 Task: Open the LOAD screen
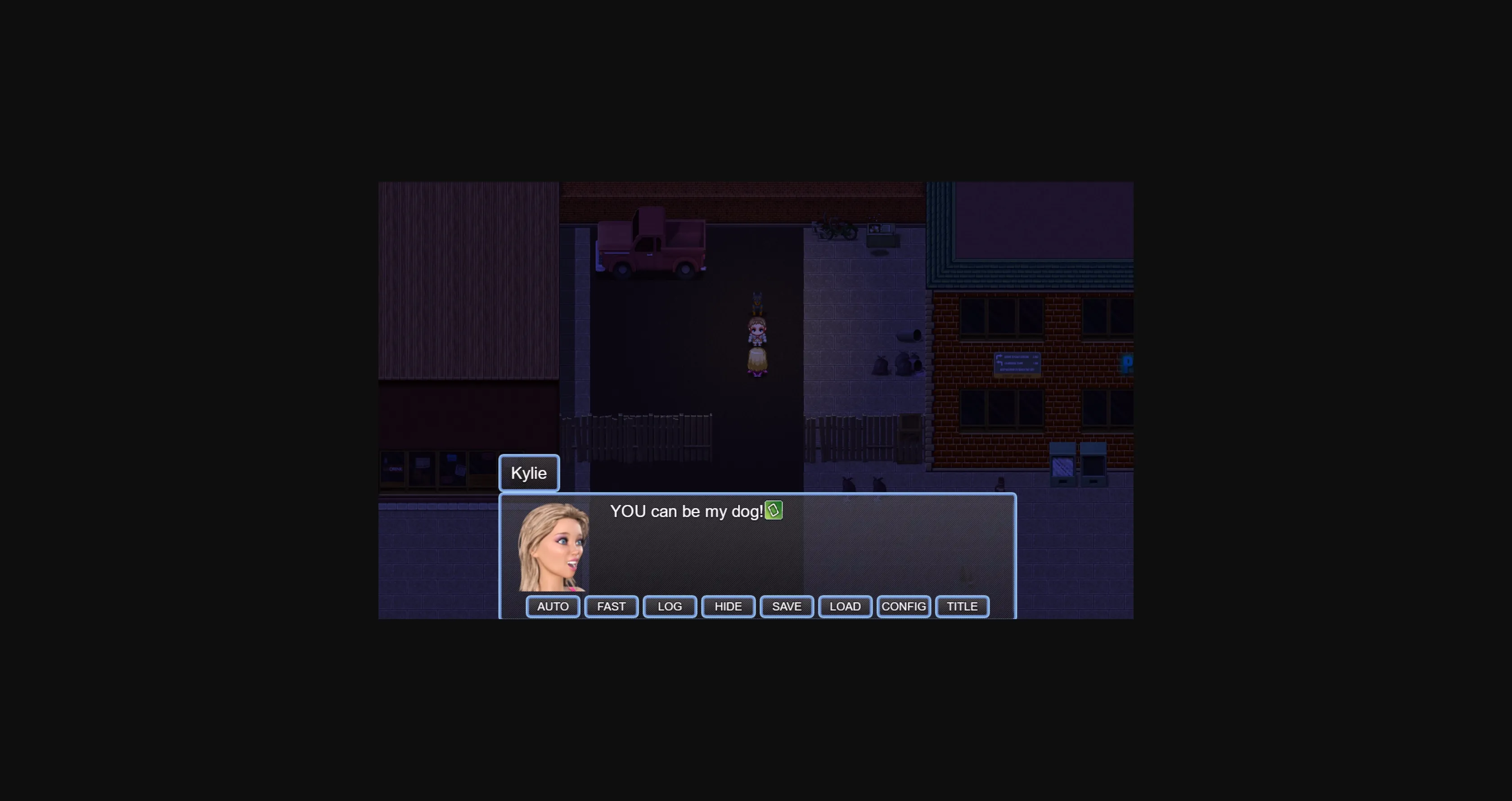[x=845, y=606]
